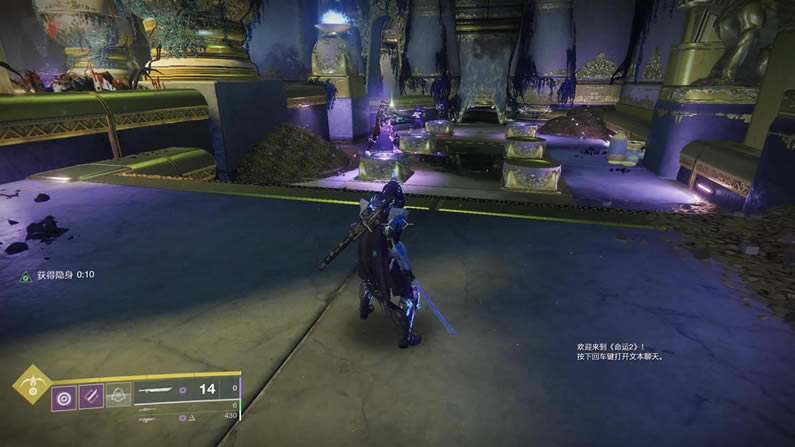Click the green triangle invisibility buff icon
This screenshot has height=447, width=795.
[25, 274]
